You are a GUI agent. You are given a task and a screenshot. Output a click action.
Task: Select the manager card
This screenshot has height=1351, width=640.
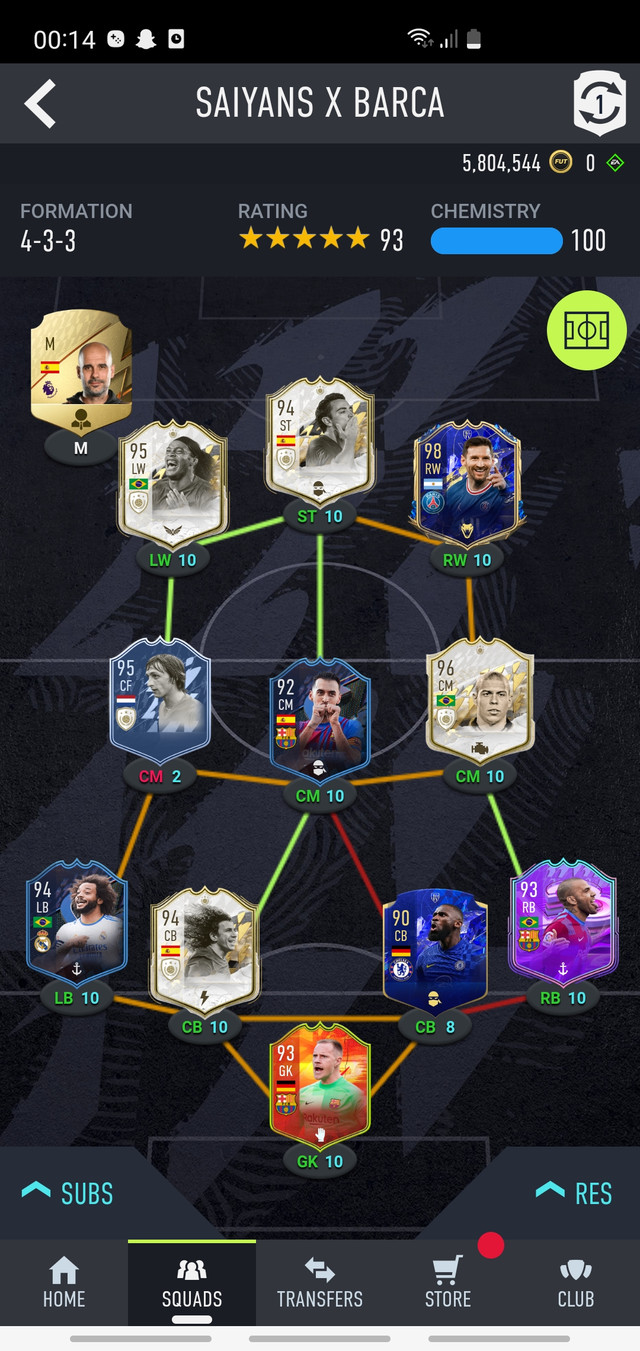(80, 361)
